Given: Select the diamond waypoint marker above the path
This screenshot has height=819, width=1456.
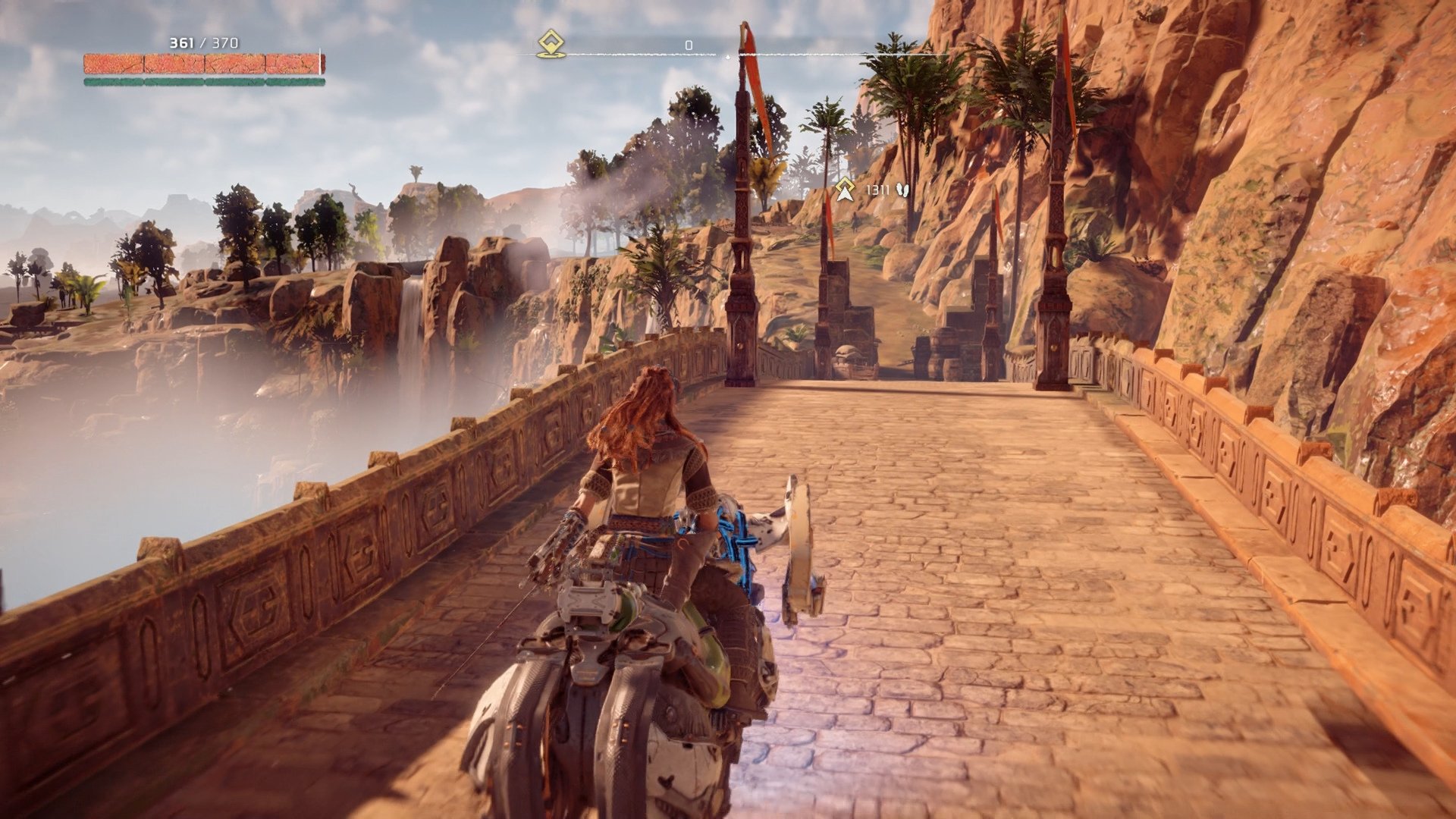Looking at the screenshot, I should (x=844, y=184).
